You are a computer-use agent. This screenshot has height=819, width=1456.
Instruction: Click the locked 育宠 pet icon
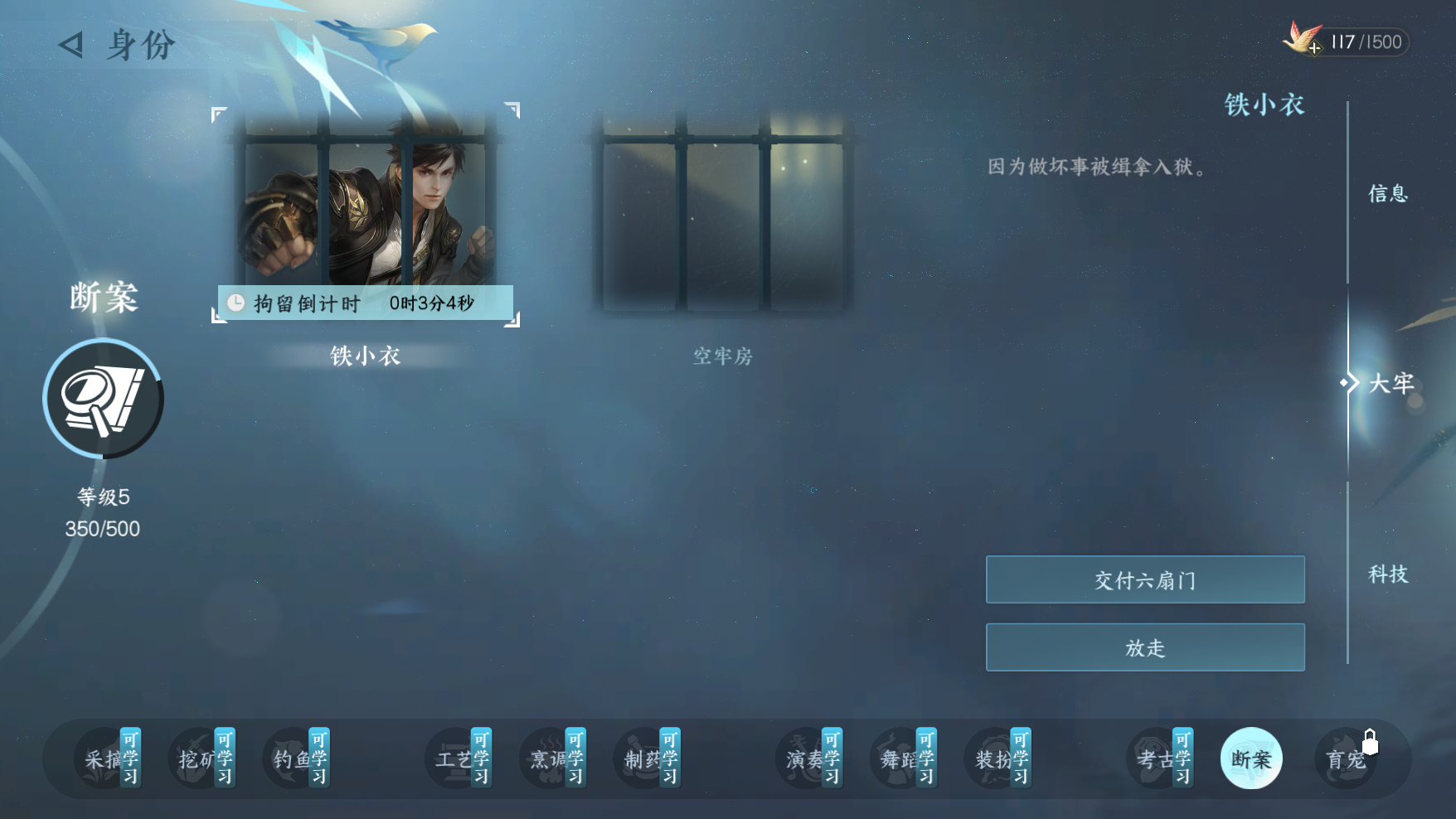pos(1345,758)
